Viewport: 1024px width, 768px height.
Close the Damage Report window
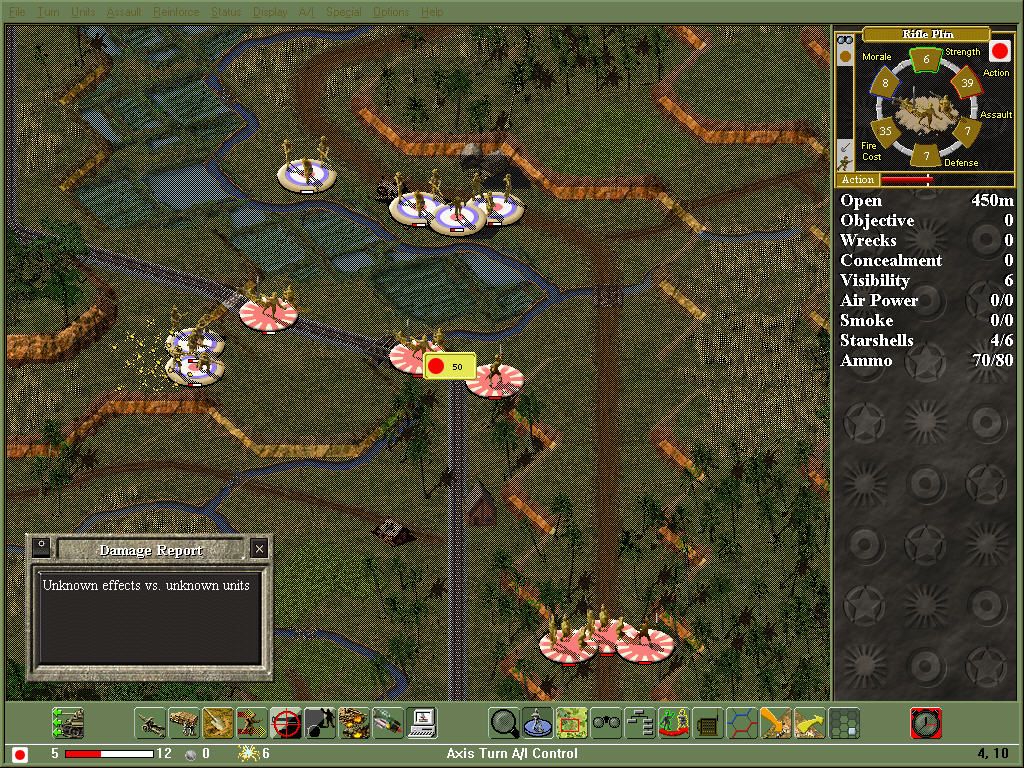(x=259, y=548)
